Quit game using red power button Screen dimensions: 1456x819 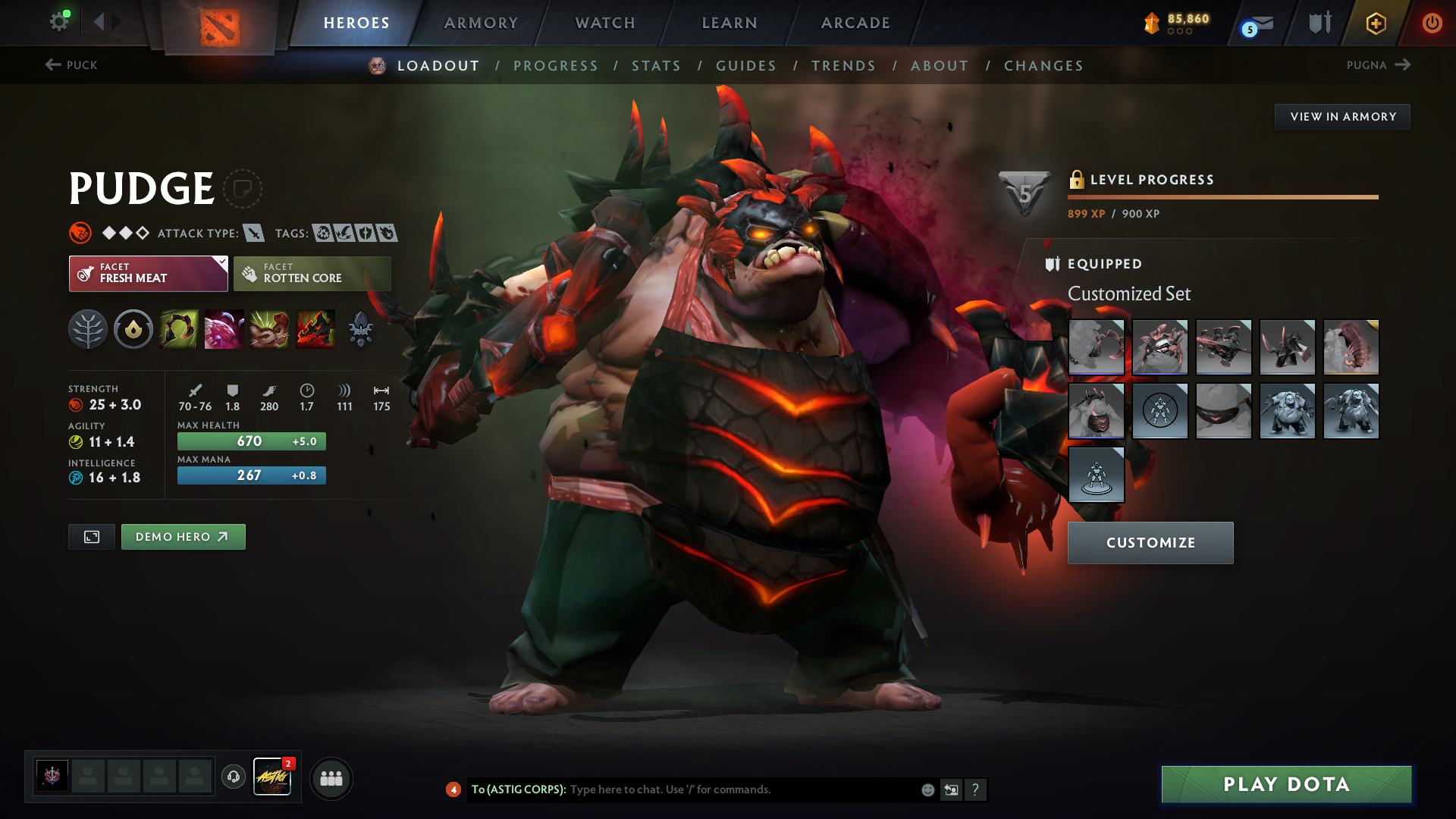click(1432, 23)
